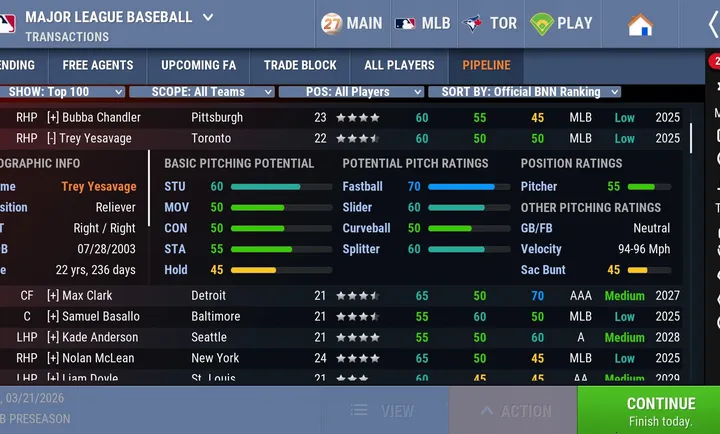
Task: Show the All Players tab
Action: (399, 65)
